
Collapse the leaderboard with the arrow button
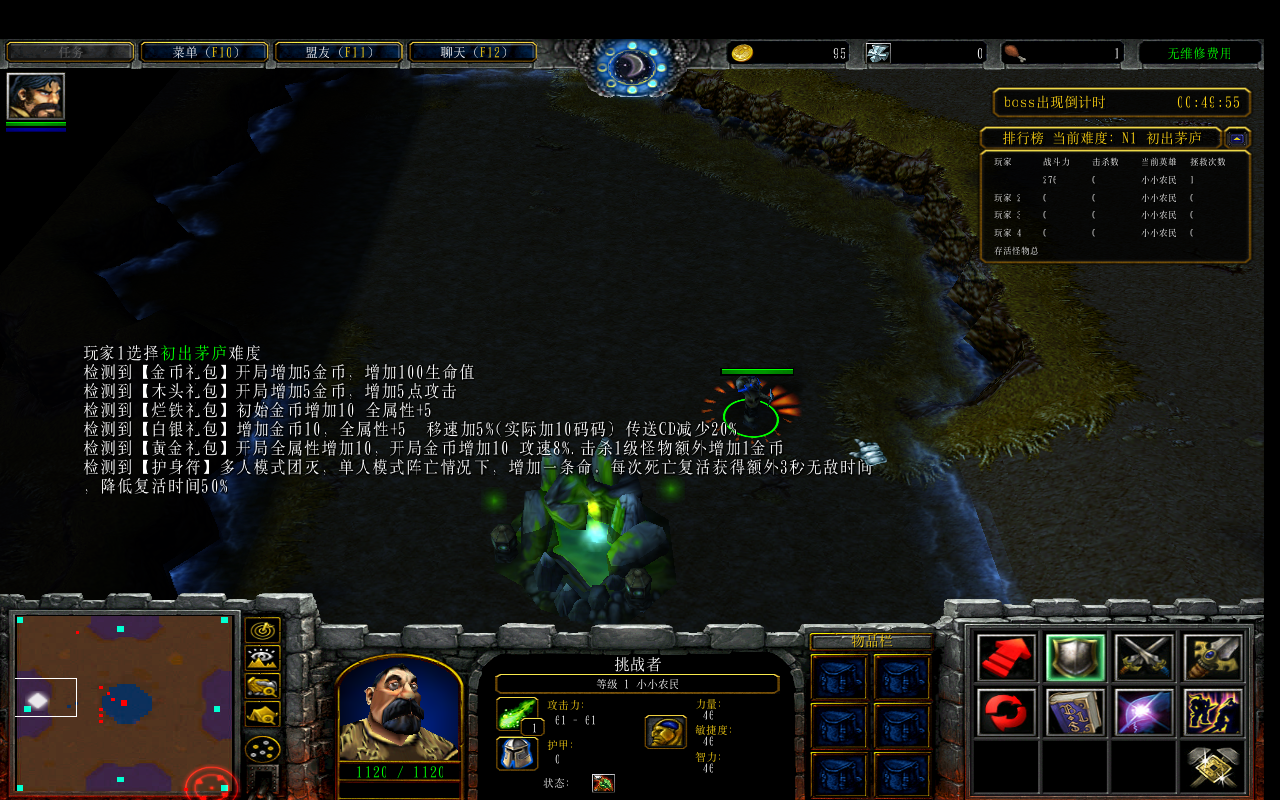[1237, 138]
